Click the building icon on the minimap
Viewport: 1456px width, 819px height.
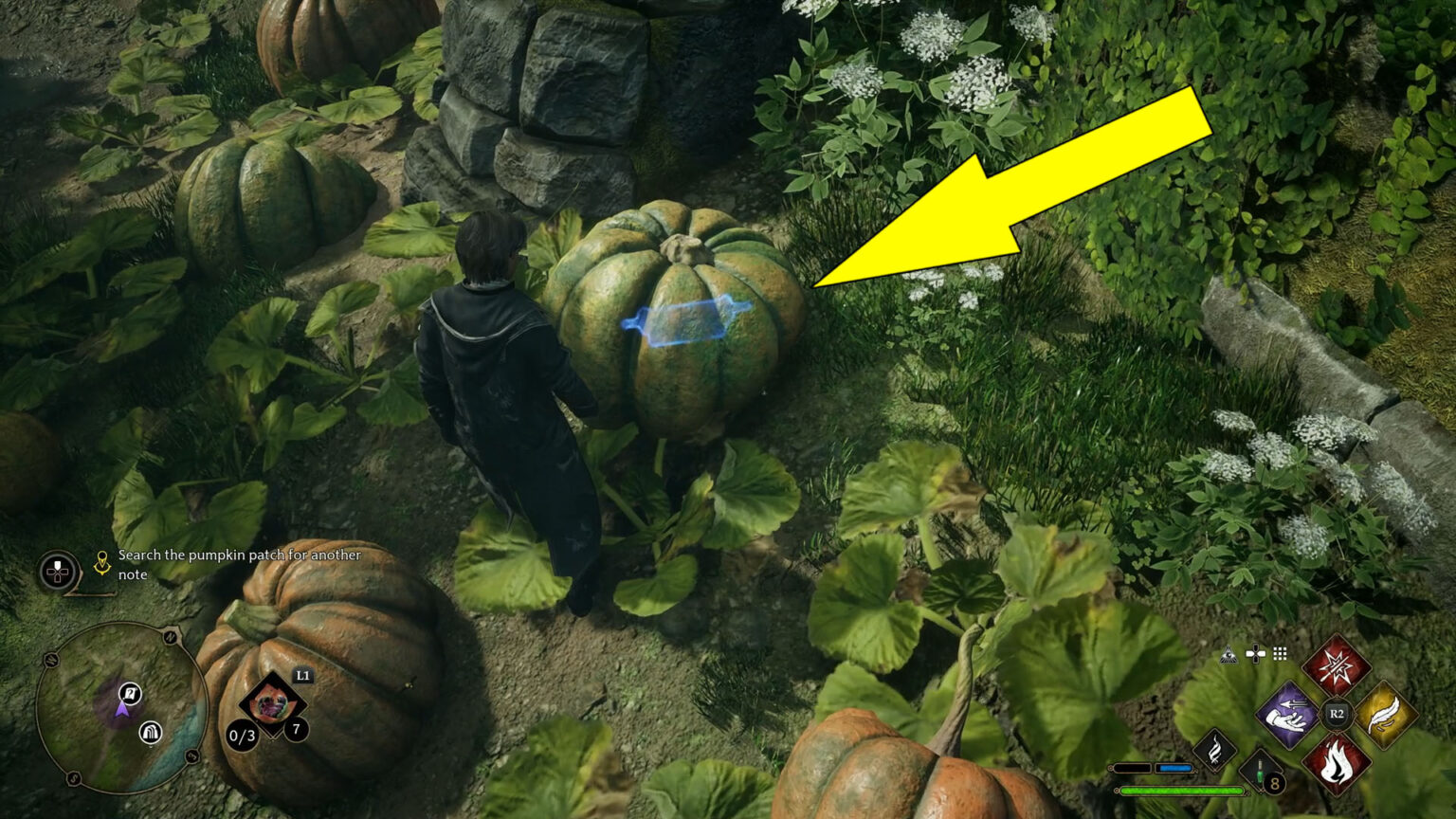(150, 733)
